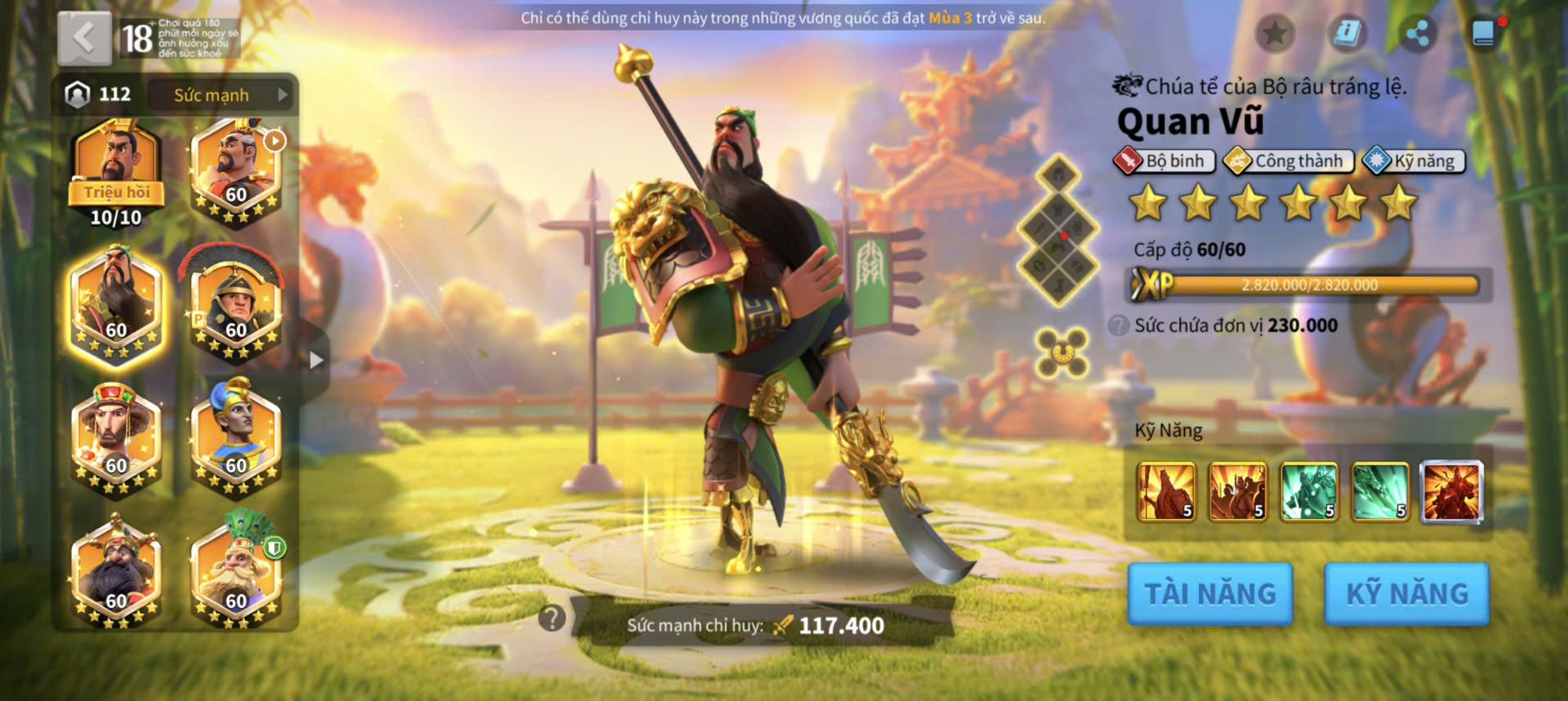Open the notebook icon with red dot

[x=1484, y=34]
